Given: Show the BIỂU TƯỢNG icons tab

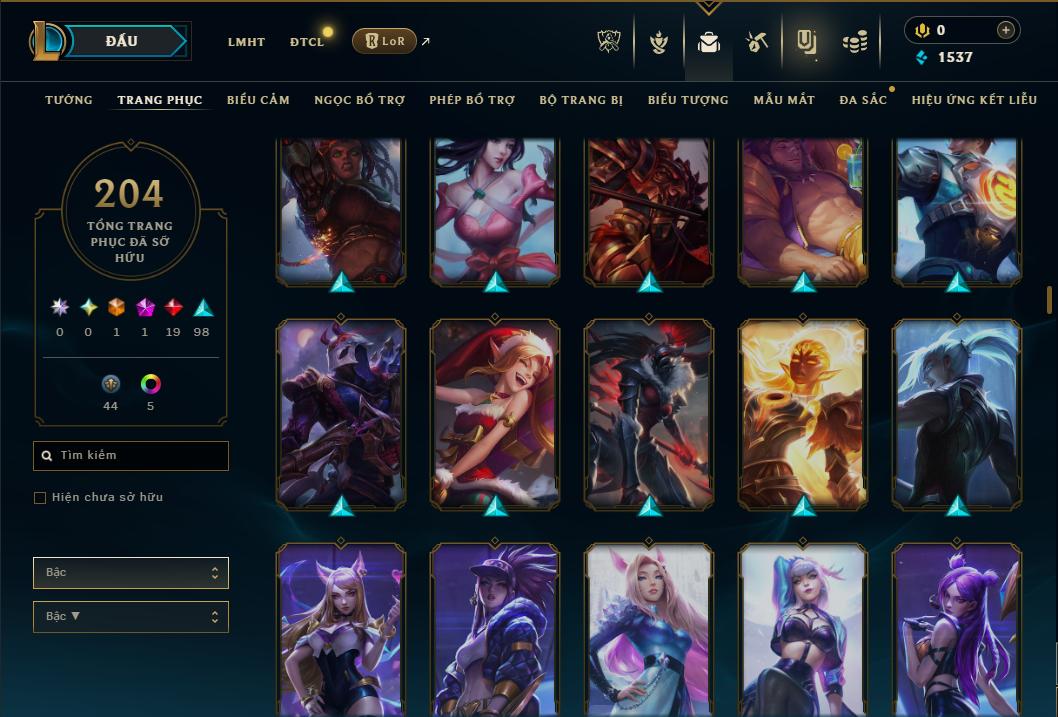Looking at the screenshot, I should [688, 100].
